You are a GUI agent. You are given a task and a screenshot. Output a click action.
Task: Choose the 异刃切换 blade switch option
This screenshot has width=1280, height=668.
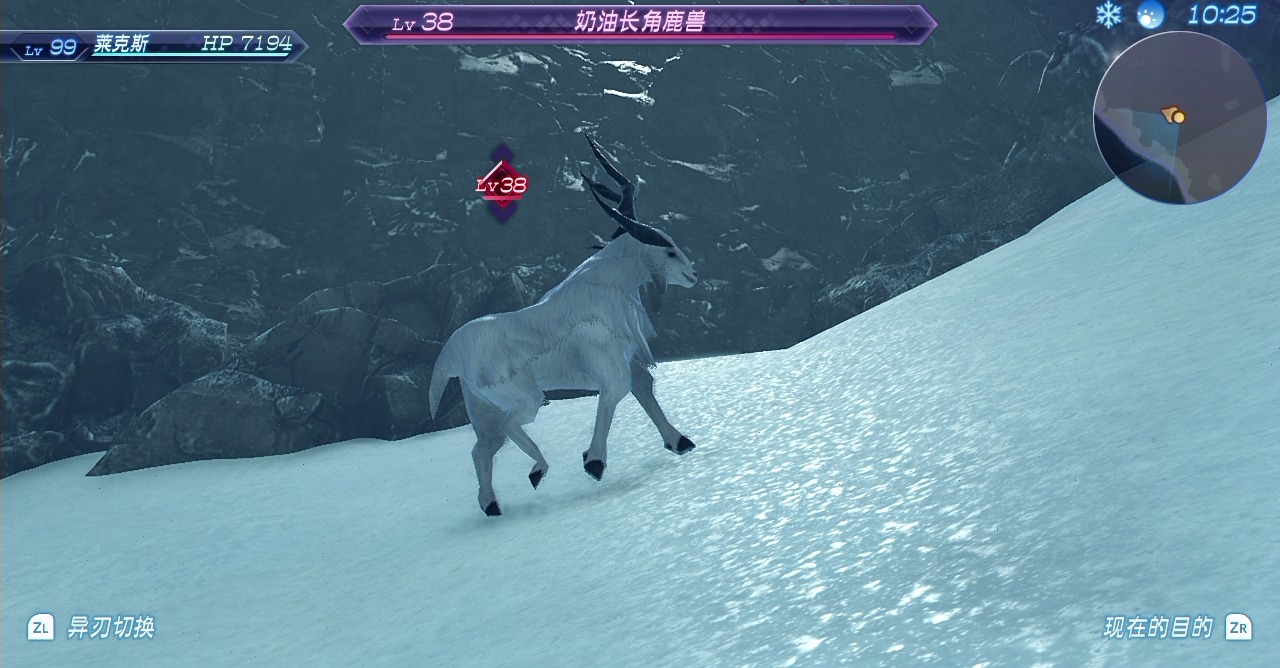[92, 627]
